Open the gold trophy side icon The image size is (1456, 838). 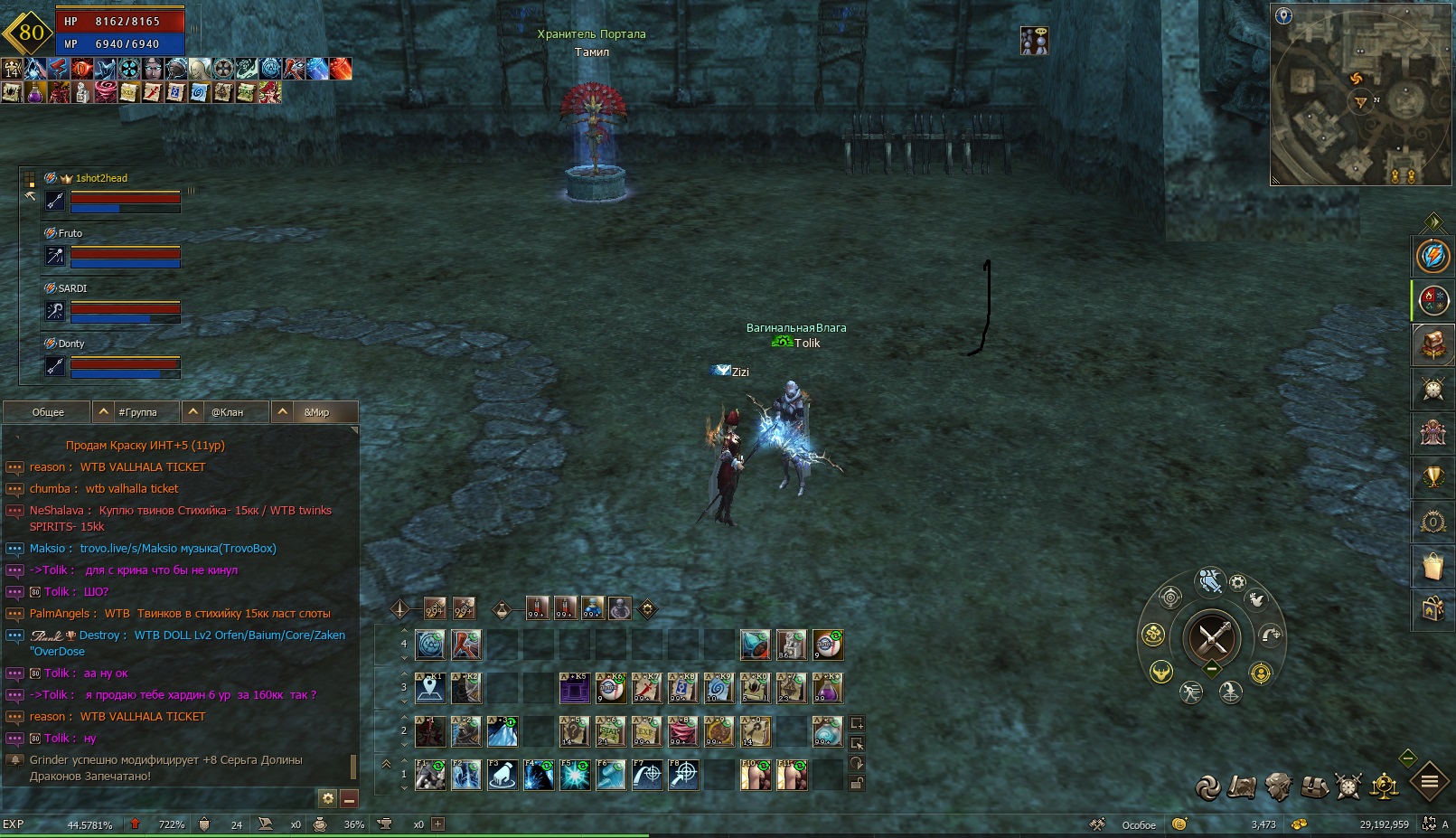(1433, 477)
